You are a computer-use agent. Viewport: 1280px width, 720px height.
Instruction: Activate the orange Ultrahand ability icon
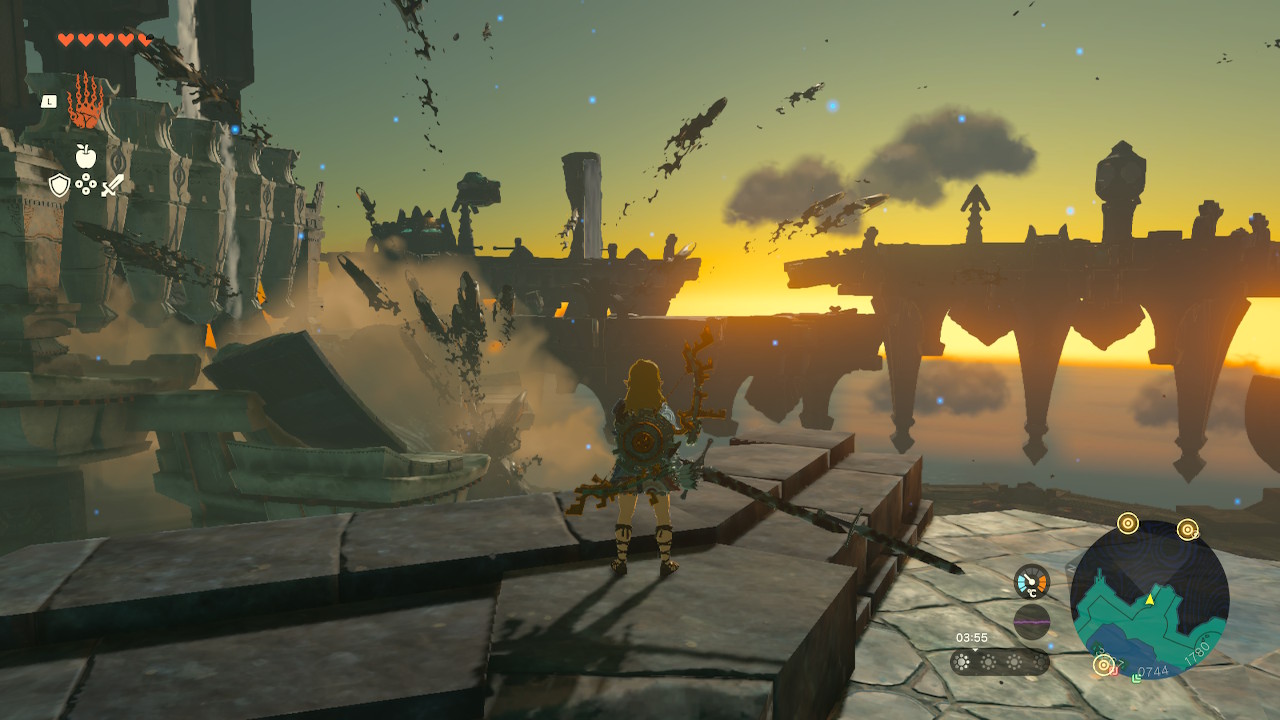(x=86, y=101)
